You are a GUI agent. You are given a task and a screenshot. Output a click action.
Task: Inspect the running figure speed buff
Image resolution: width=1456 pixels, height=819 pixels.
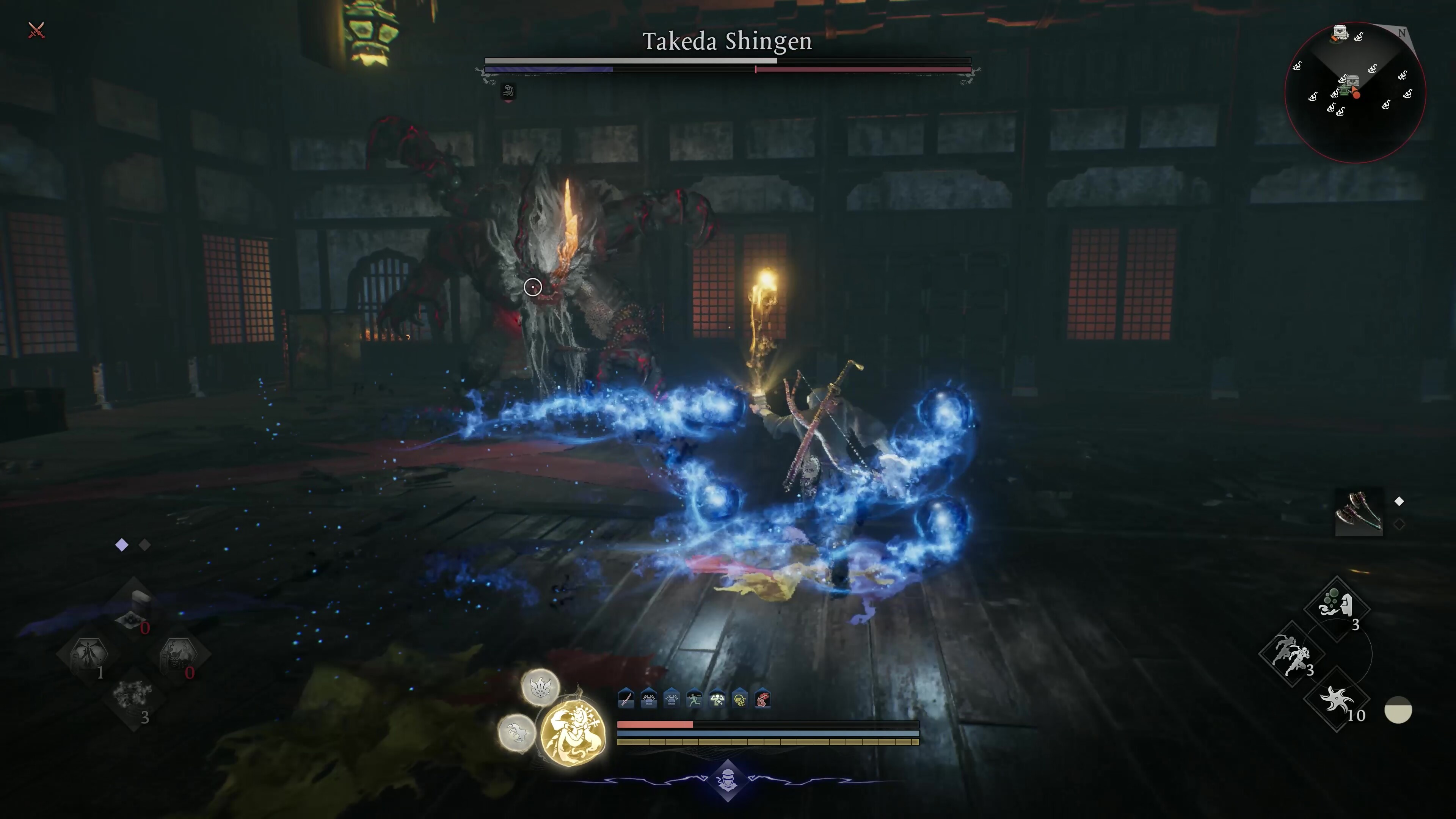pos(694,699)
